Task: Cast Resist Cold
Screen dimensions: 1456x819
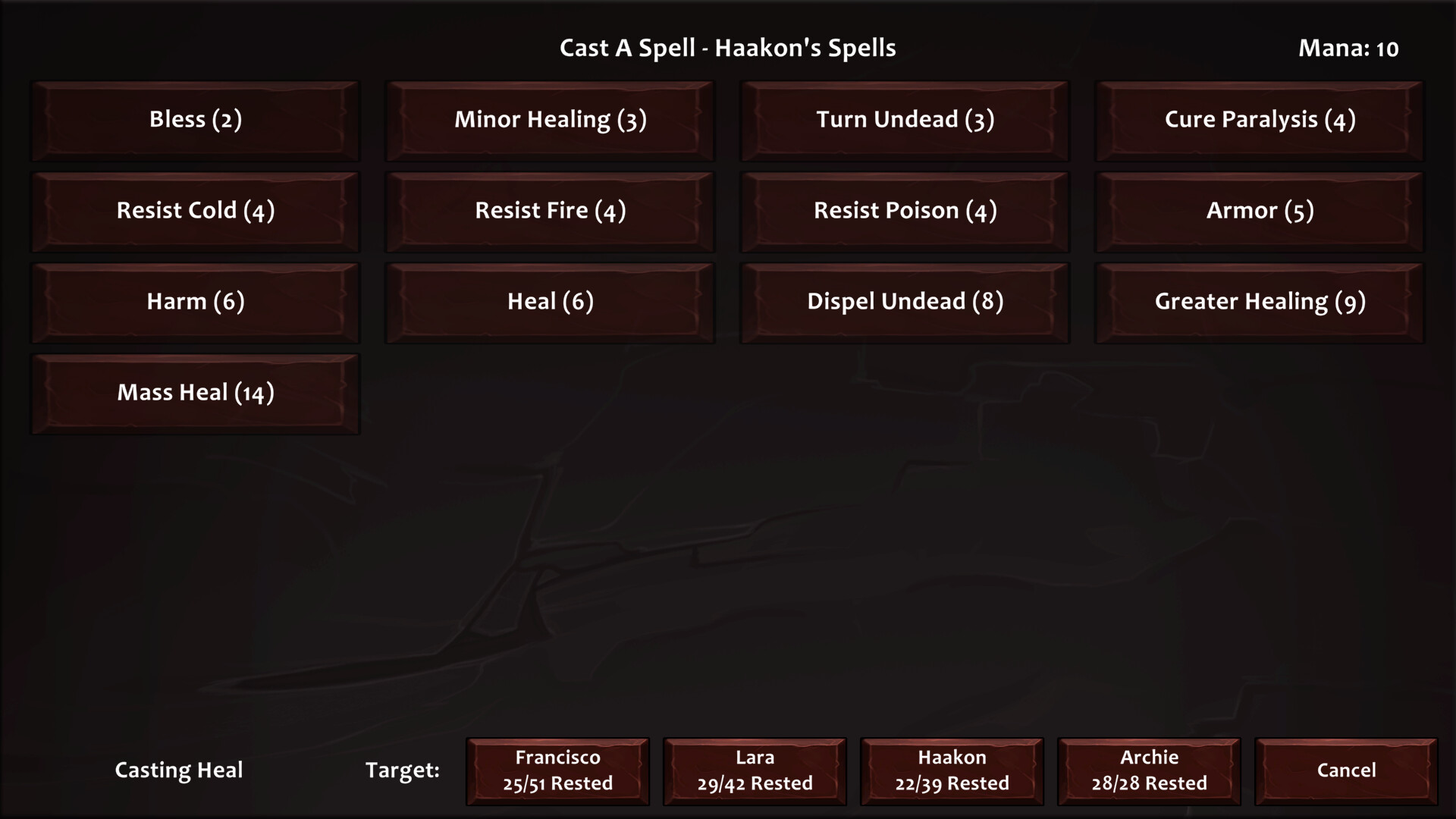Action: point(195,211)
